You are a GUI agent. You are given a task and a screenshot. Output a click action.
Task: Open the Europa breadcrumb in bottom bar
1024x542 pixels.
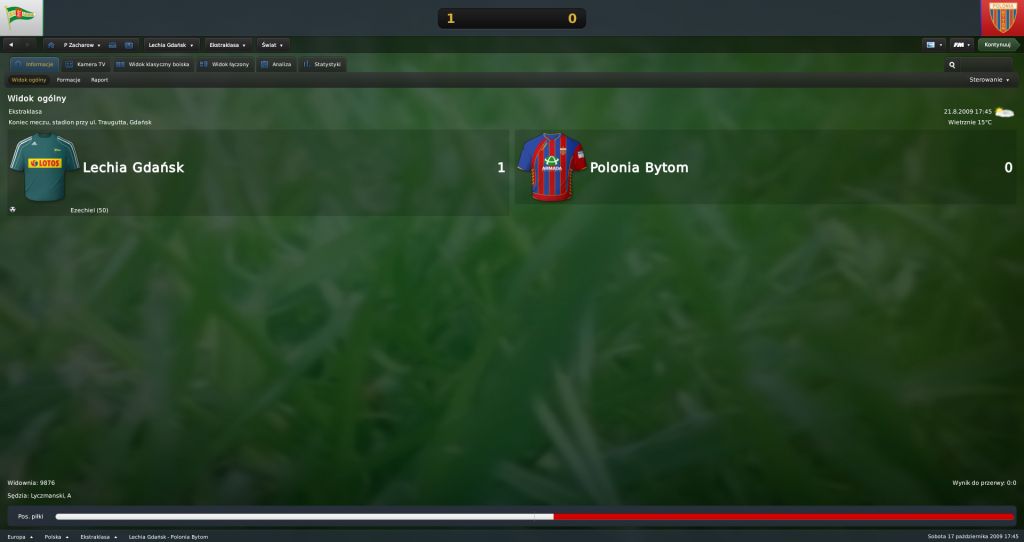[x=20, y=537]
